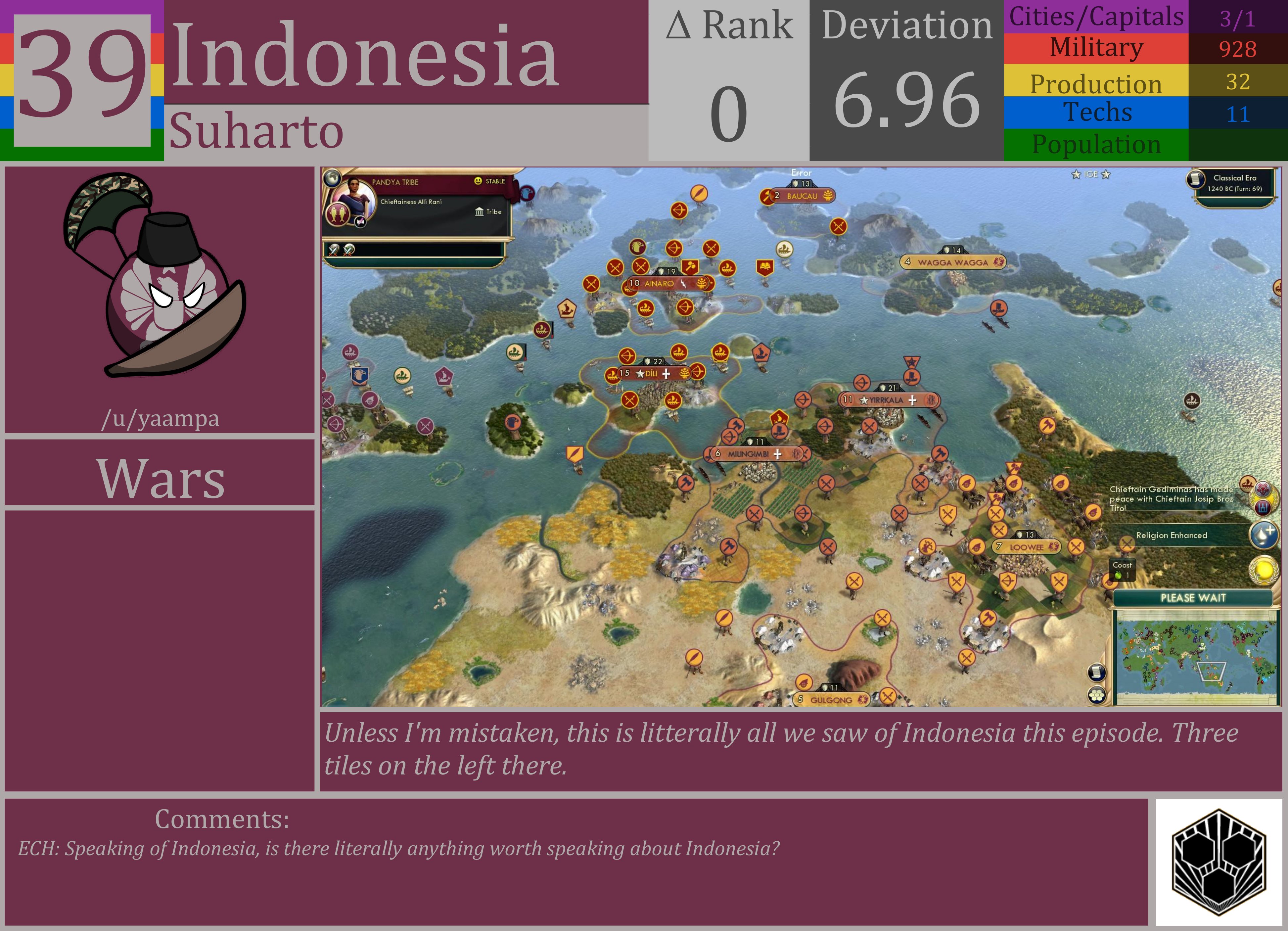Click the Tribe government building icon
The height and width of the screenshot is (931, 1288).
tap(480, 212)
